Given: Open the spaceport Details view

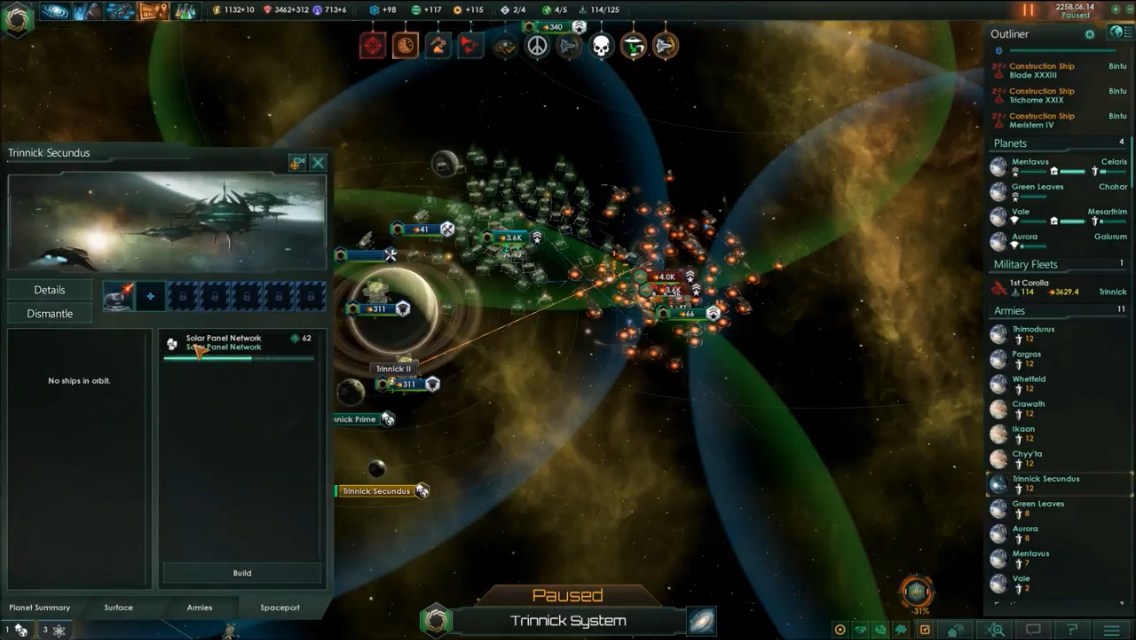Looking at the screenshot, I should 50,290.
